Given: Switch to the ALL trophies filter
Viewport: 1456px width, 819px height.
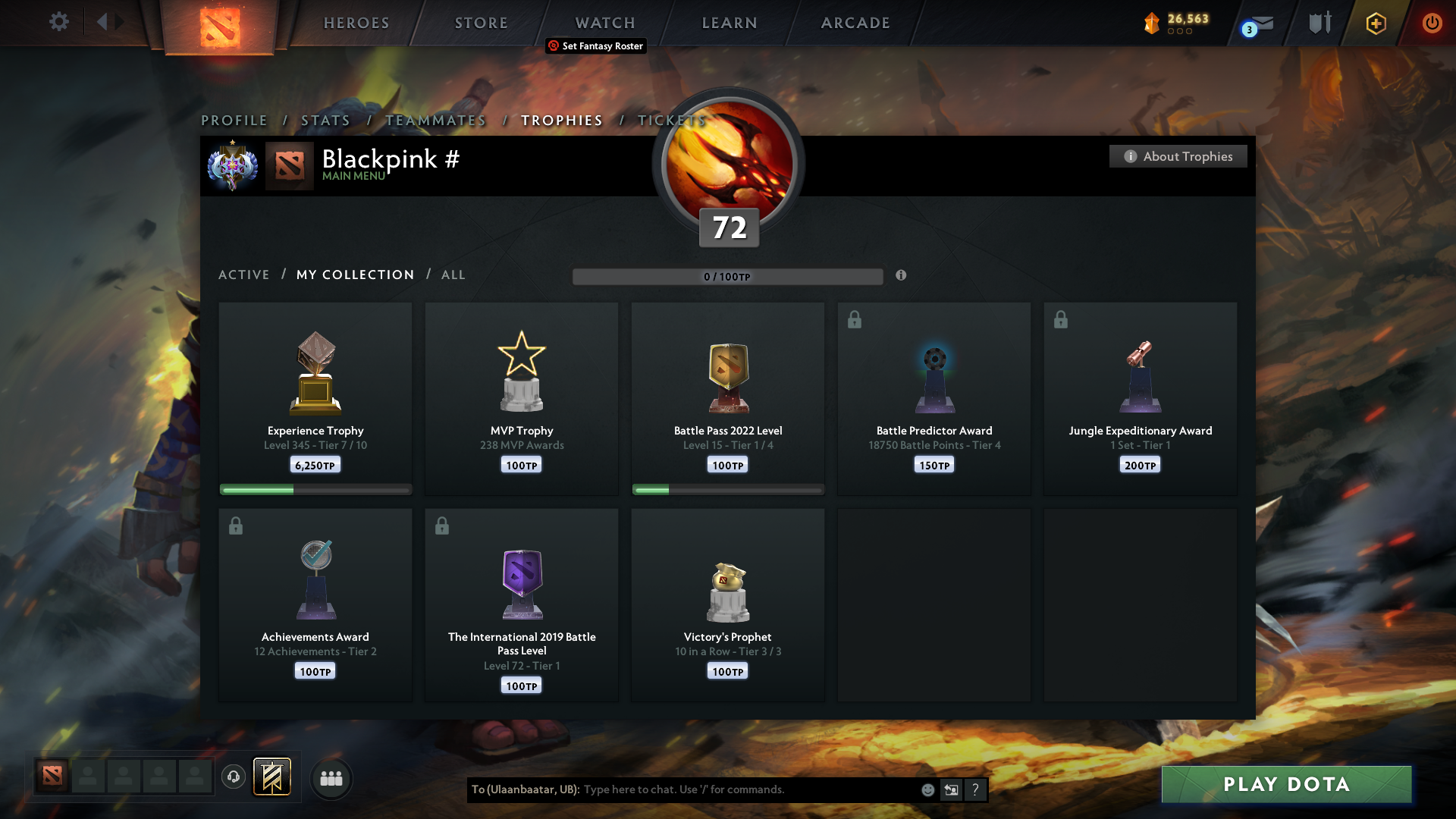Looking at the screenshot, I should pyautogui.click(x=453, y=275).
